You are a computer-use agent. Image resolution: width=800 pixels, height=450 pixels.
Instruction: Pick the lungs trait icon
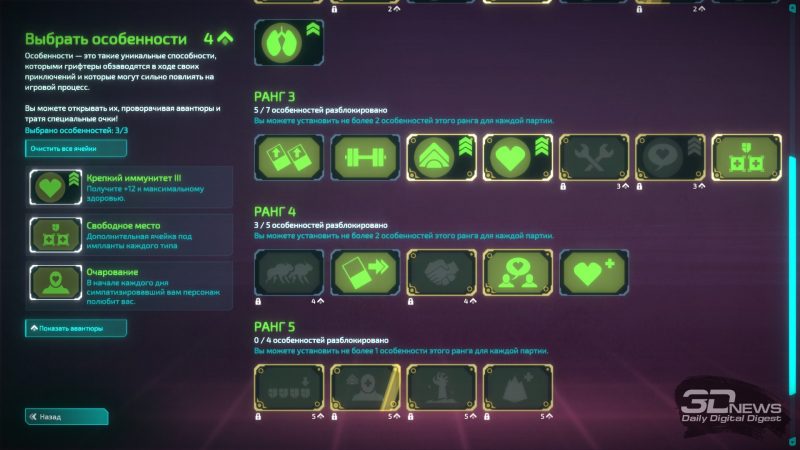(x=288, y=43)
